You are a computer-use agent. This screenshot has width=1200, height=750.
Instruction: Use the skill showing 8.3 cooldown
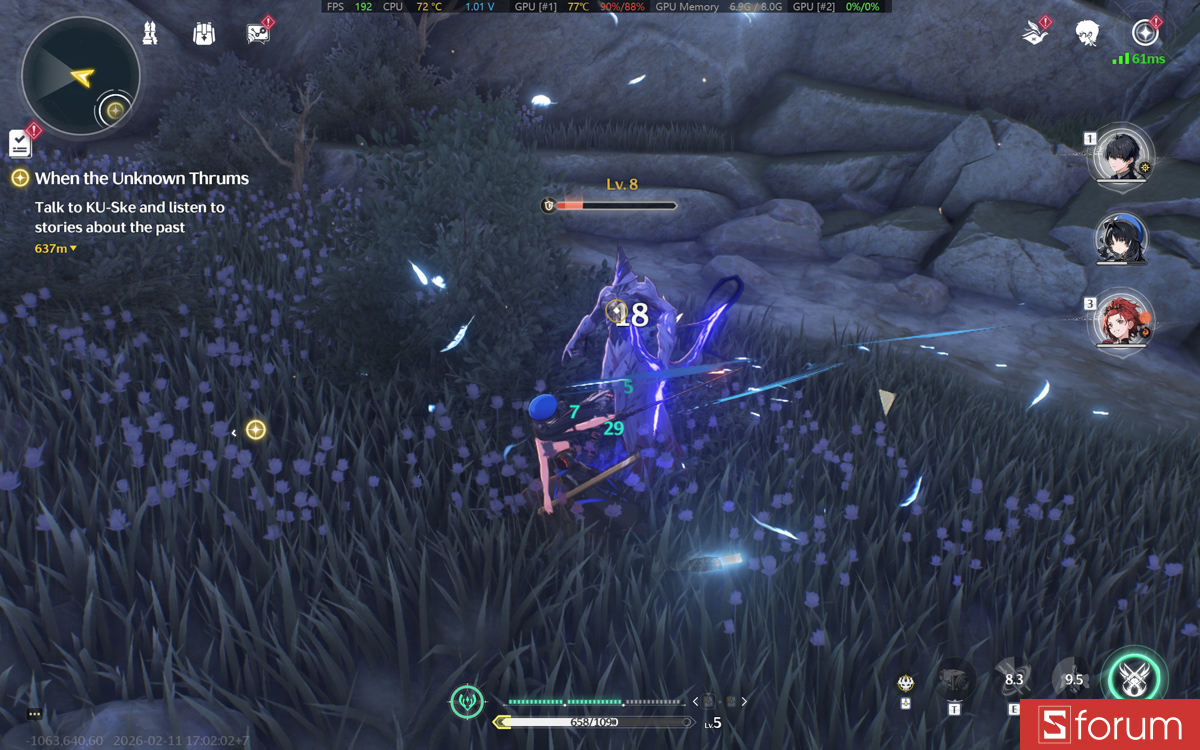(x=1012, y=680)
